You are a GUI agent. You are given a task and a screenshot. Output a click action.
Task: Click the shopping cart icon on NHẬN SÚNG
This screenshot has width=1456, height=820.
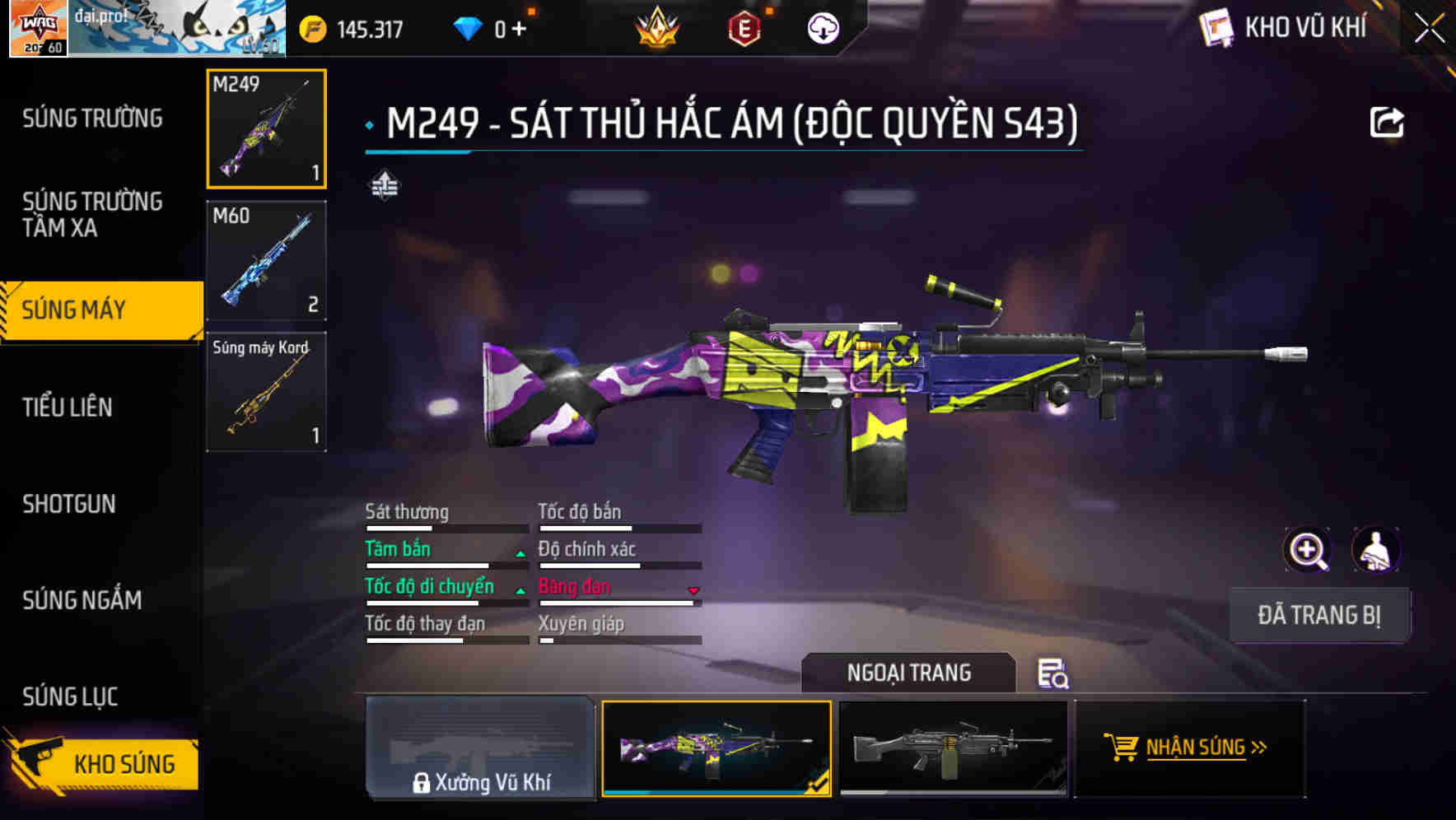point(1123,748)
